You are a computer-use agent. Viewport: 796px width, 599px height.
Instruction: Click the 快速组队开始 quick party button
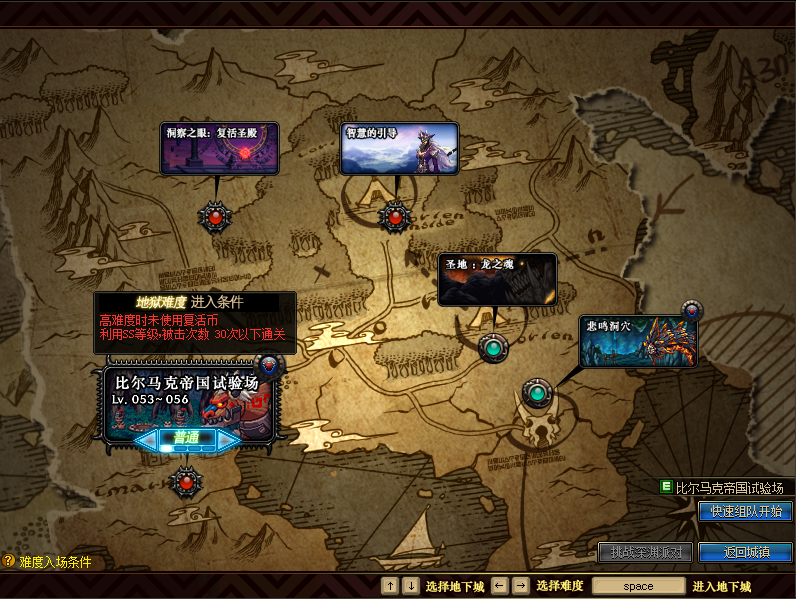point(745,511)
